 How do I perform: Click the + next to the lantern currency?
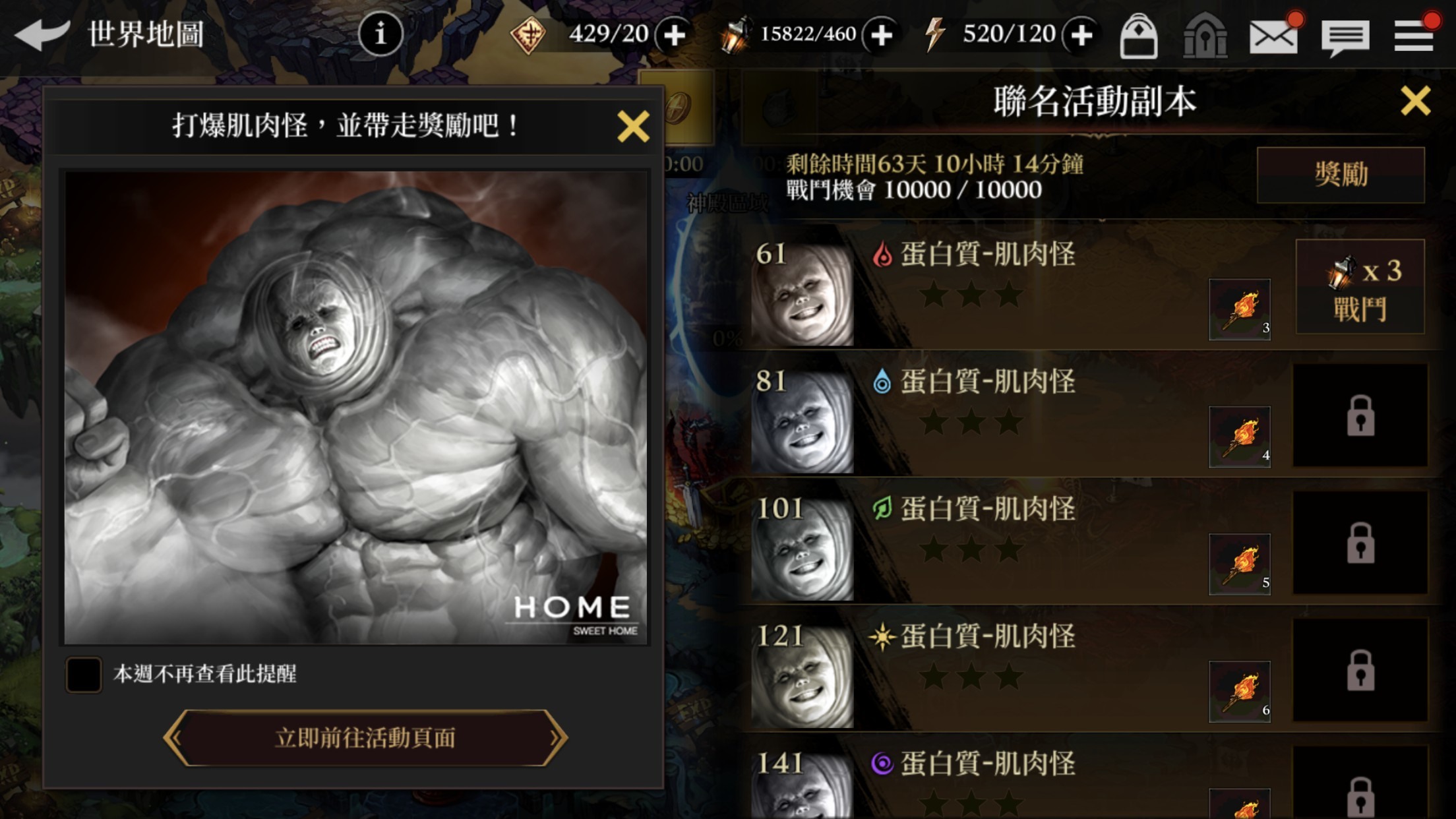click(x=882, y=33)
